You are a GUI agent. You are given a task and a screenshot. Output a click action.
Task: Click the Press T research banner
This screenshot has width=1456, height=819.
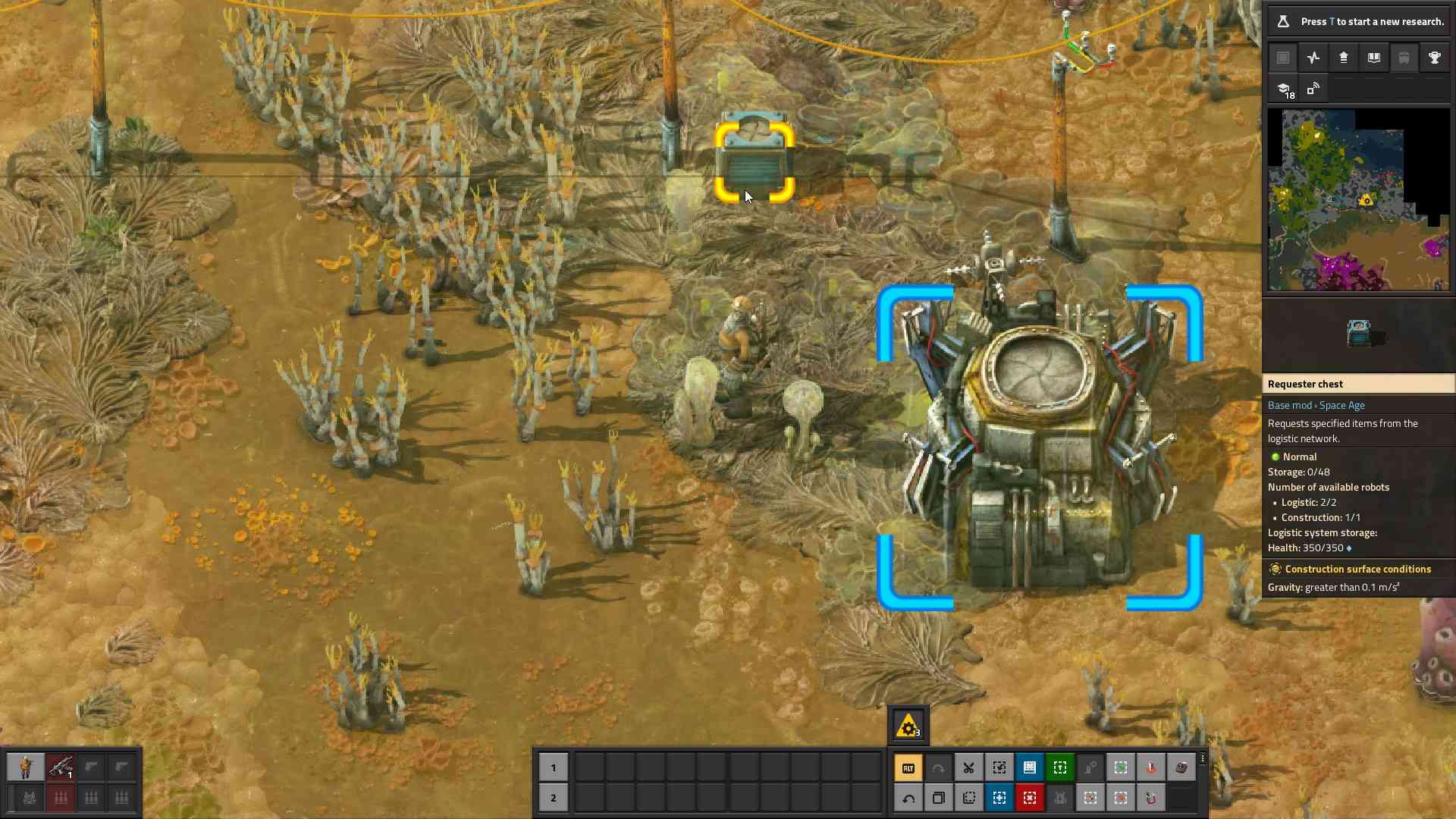click(x=1357, y=21)
